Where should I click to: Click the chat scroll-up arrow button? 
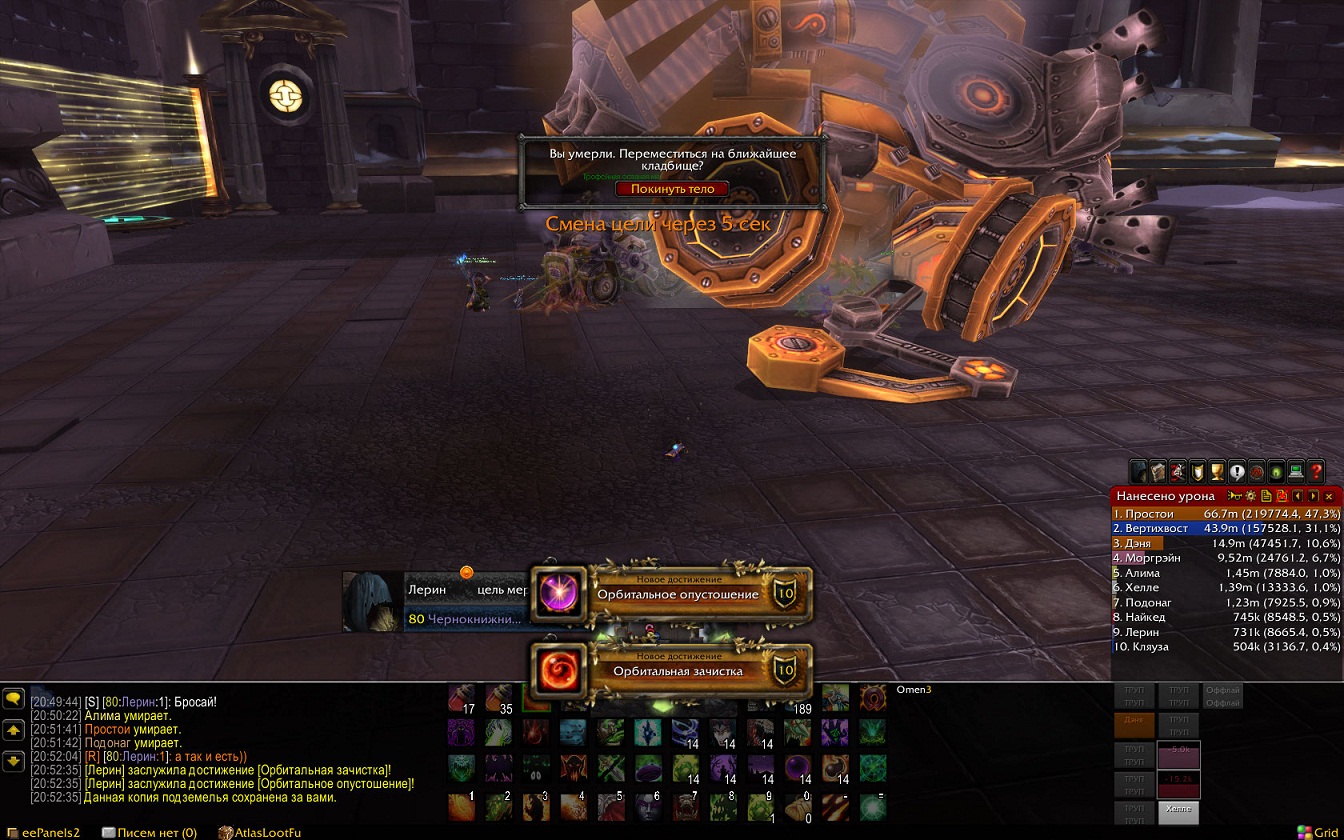14,731
